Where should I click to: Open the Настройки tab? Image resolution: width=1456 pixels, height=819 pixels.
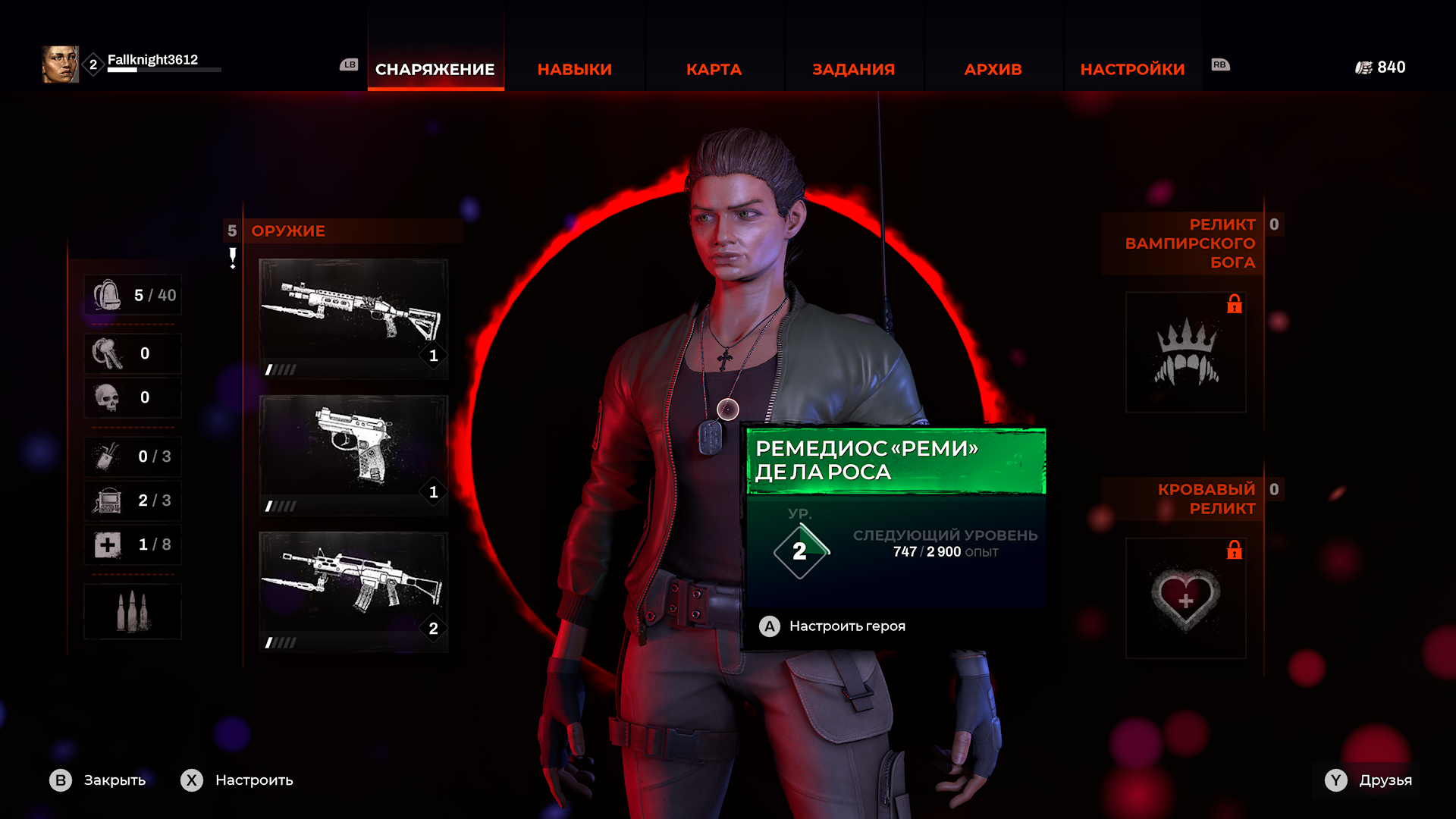click(1132, 69)
